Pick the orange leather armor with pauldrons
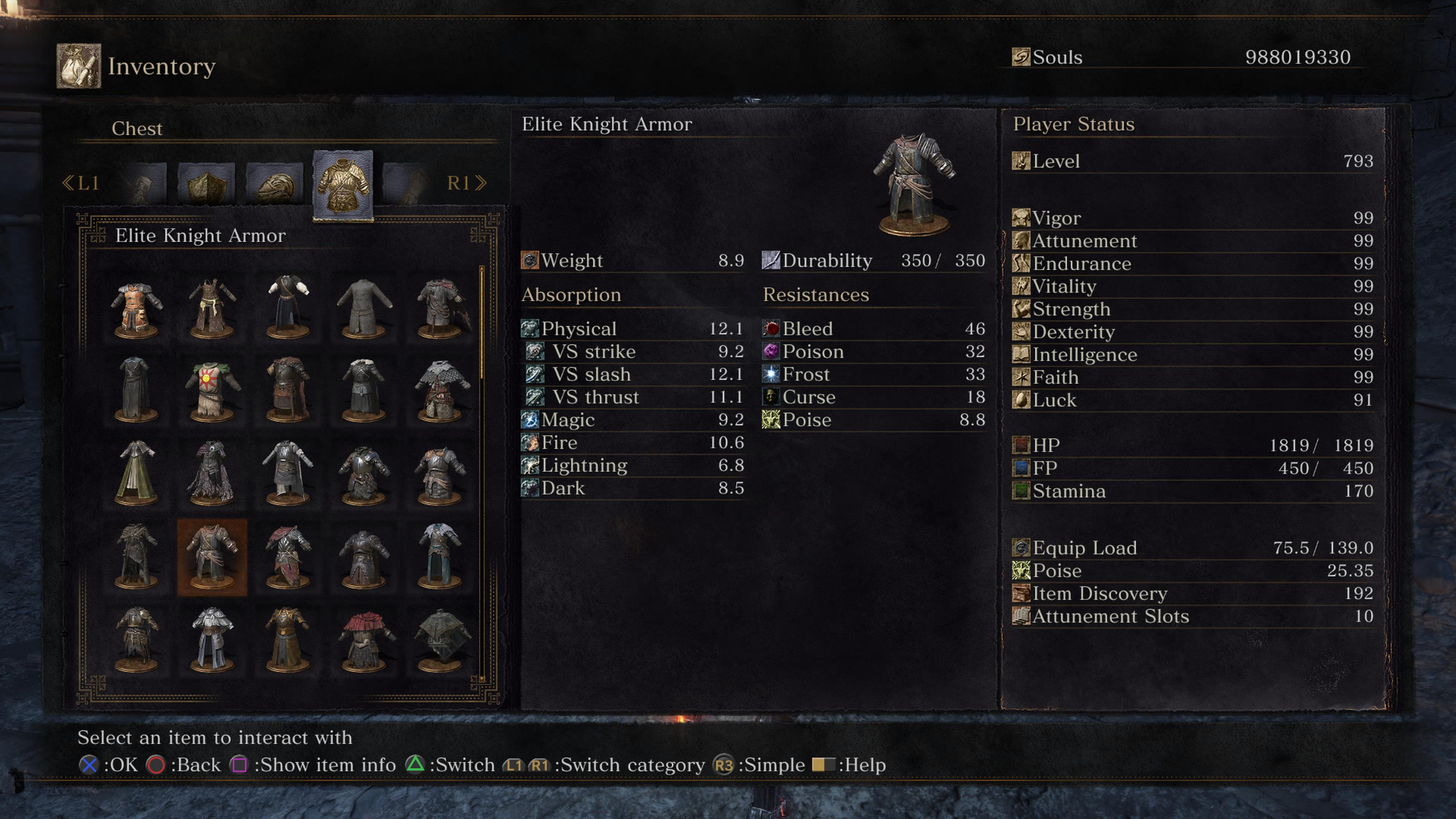 (x=136, y=309)
